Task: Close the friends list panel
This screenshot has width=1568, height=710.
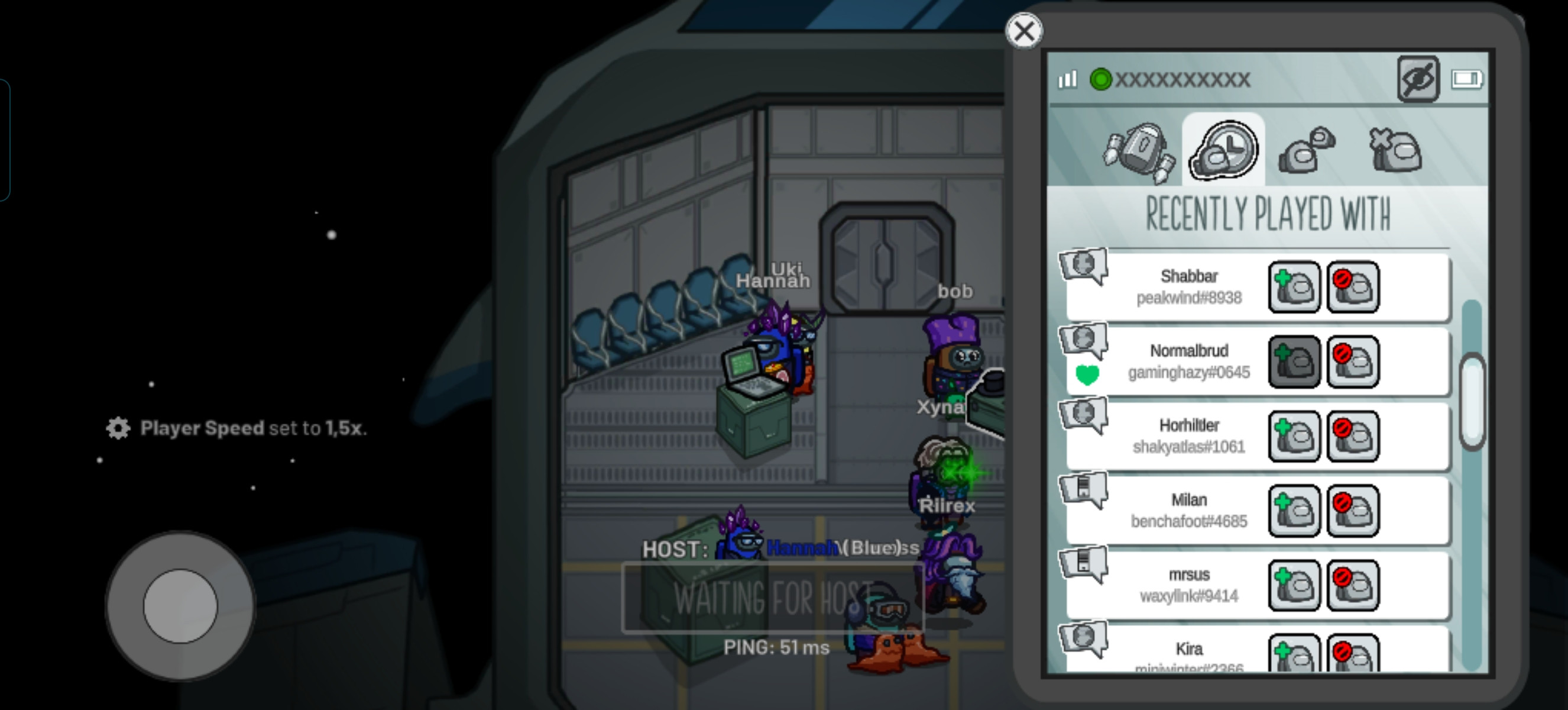Action: click(1024, 31)
